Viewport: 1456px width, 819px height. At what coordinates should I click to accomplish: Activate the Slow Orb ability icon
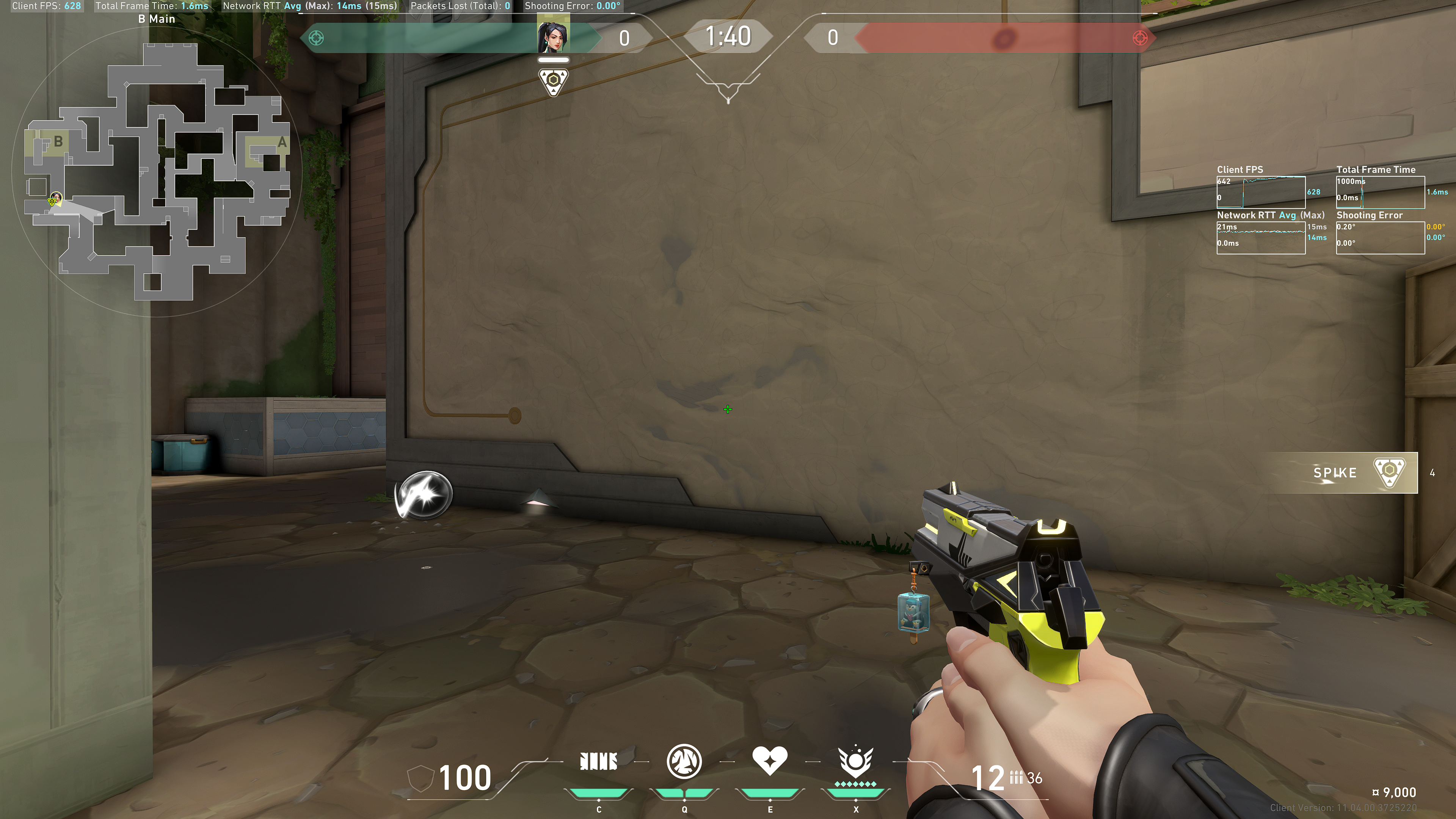[684, 761]
